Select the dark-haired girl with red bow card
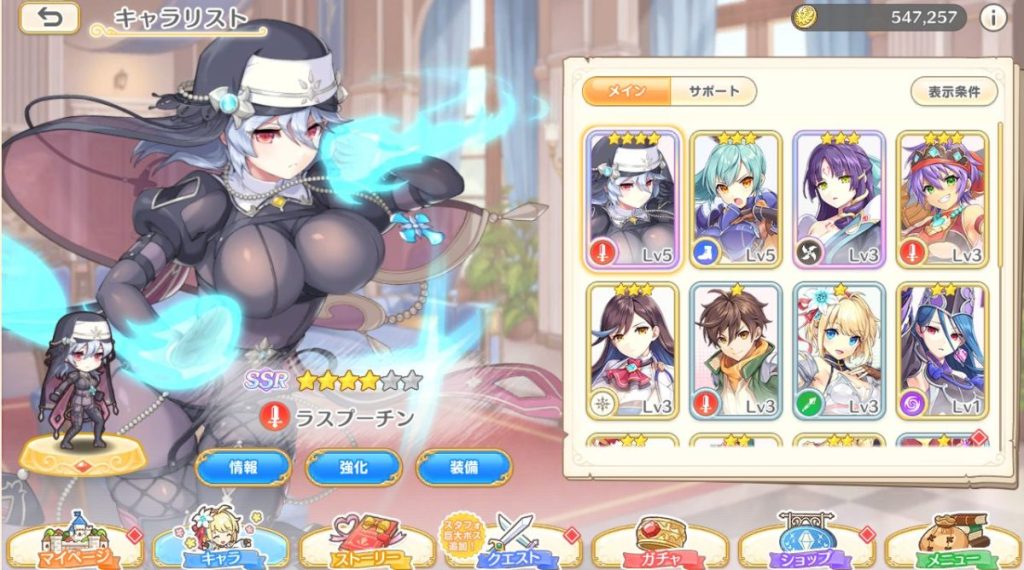This screenshot has height=570, width=1024. (633, 351)
